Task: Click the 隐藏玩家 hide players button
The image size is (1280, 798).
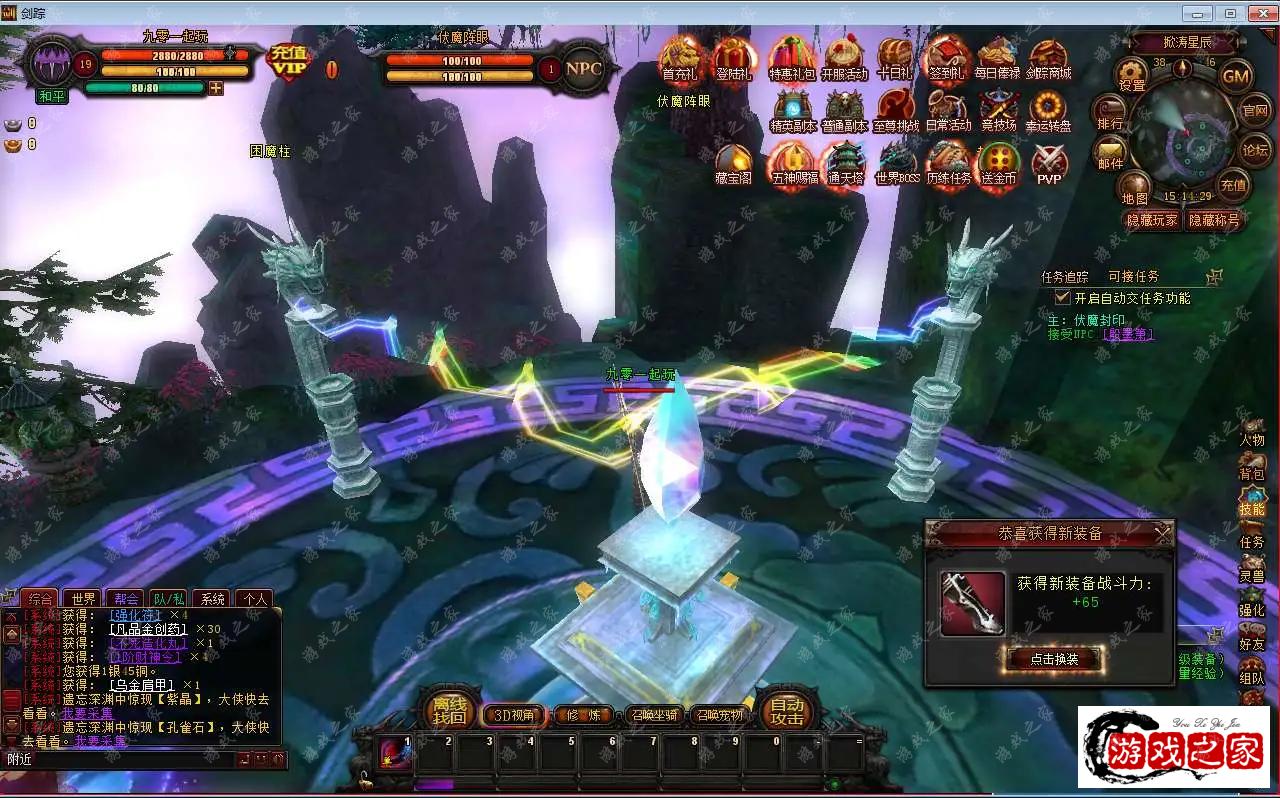Action: (x=1152, y=221)
